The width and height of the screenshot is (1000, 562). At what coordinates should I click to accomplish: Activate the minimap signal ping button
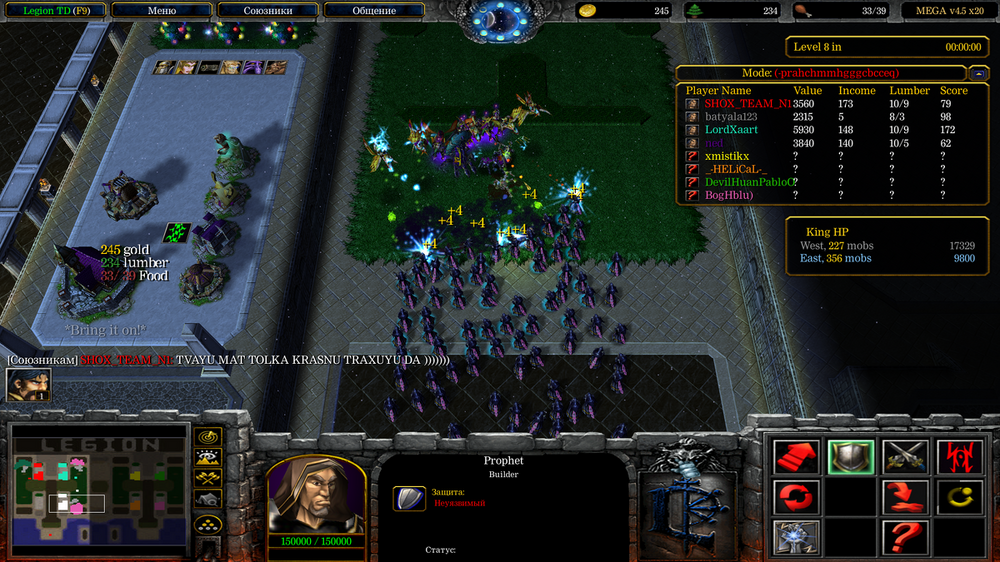(207, 437)
